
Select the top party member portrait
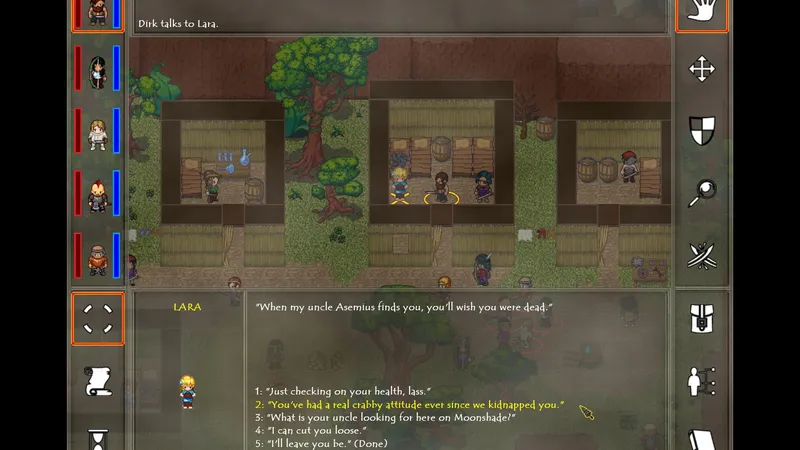(x=98, y=13)
